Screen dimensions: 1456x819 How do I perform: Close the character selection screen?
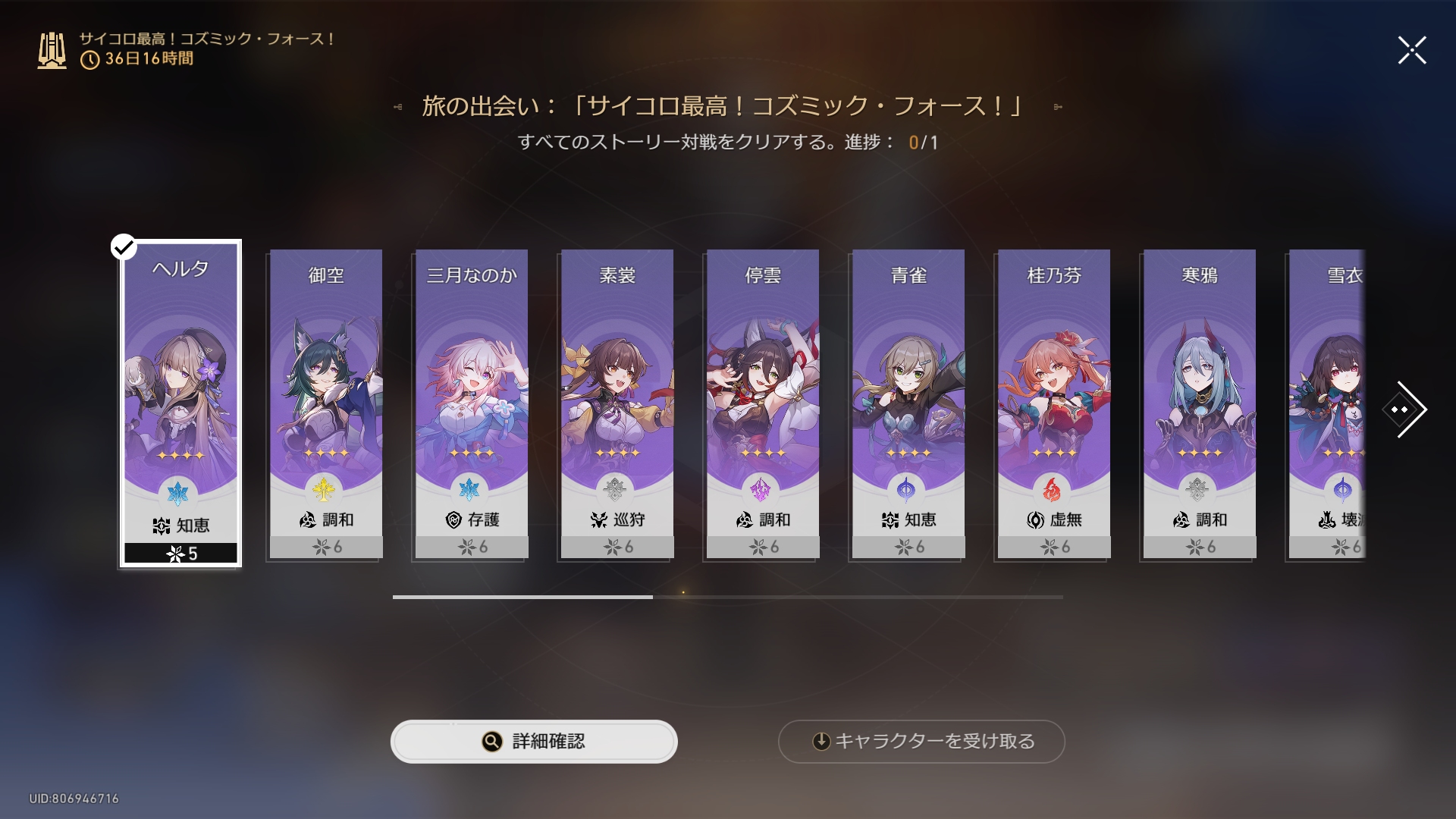pos(1412,51)
